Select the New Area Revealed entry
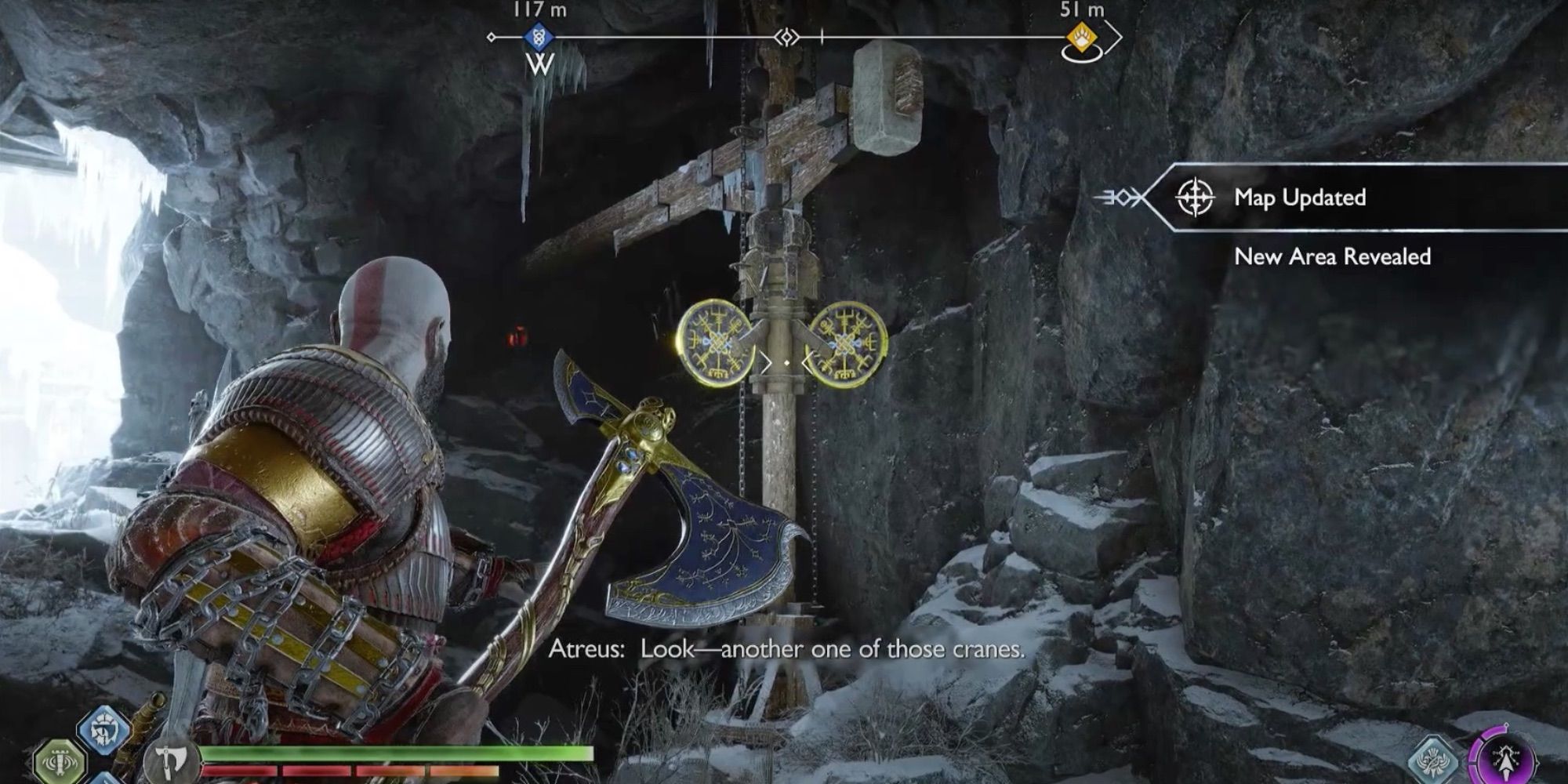Screen dimensions: 1568x784 pyautogui.click(x=1334, y=256)
